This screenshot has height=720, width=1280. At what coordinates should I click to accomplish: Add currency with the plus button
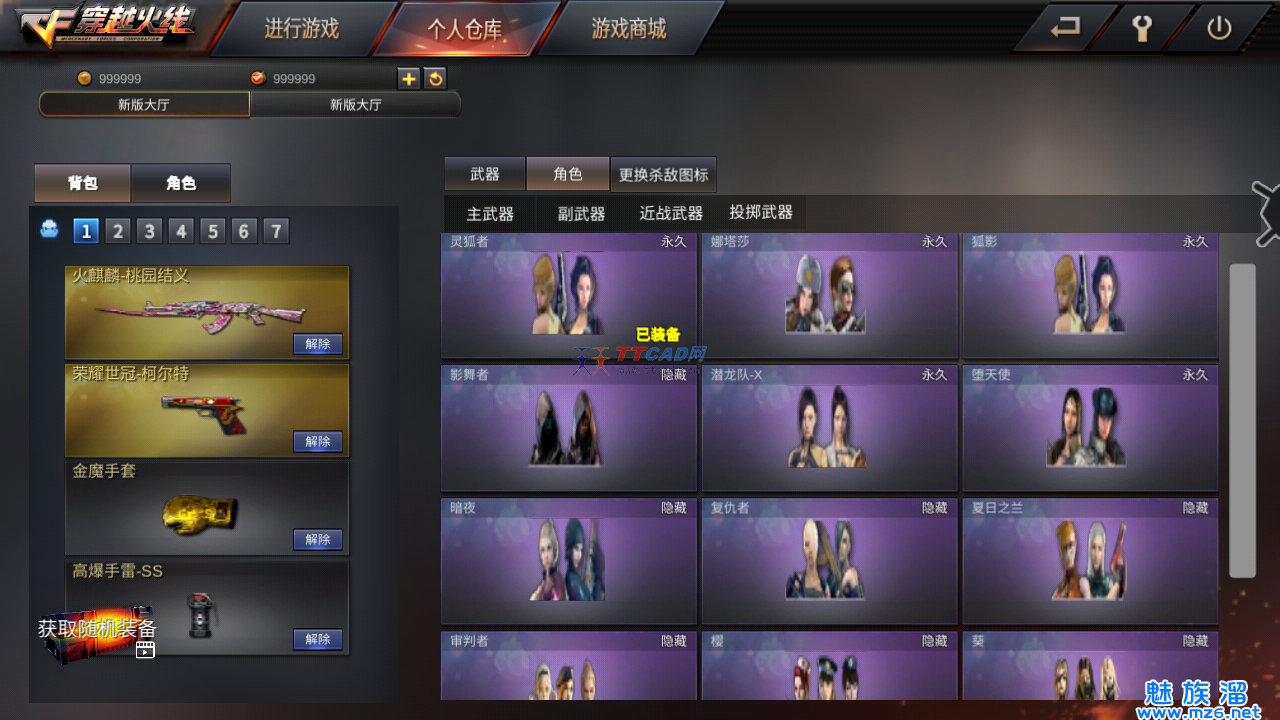409,79
